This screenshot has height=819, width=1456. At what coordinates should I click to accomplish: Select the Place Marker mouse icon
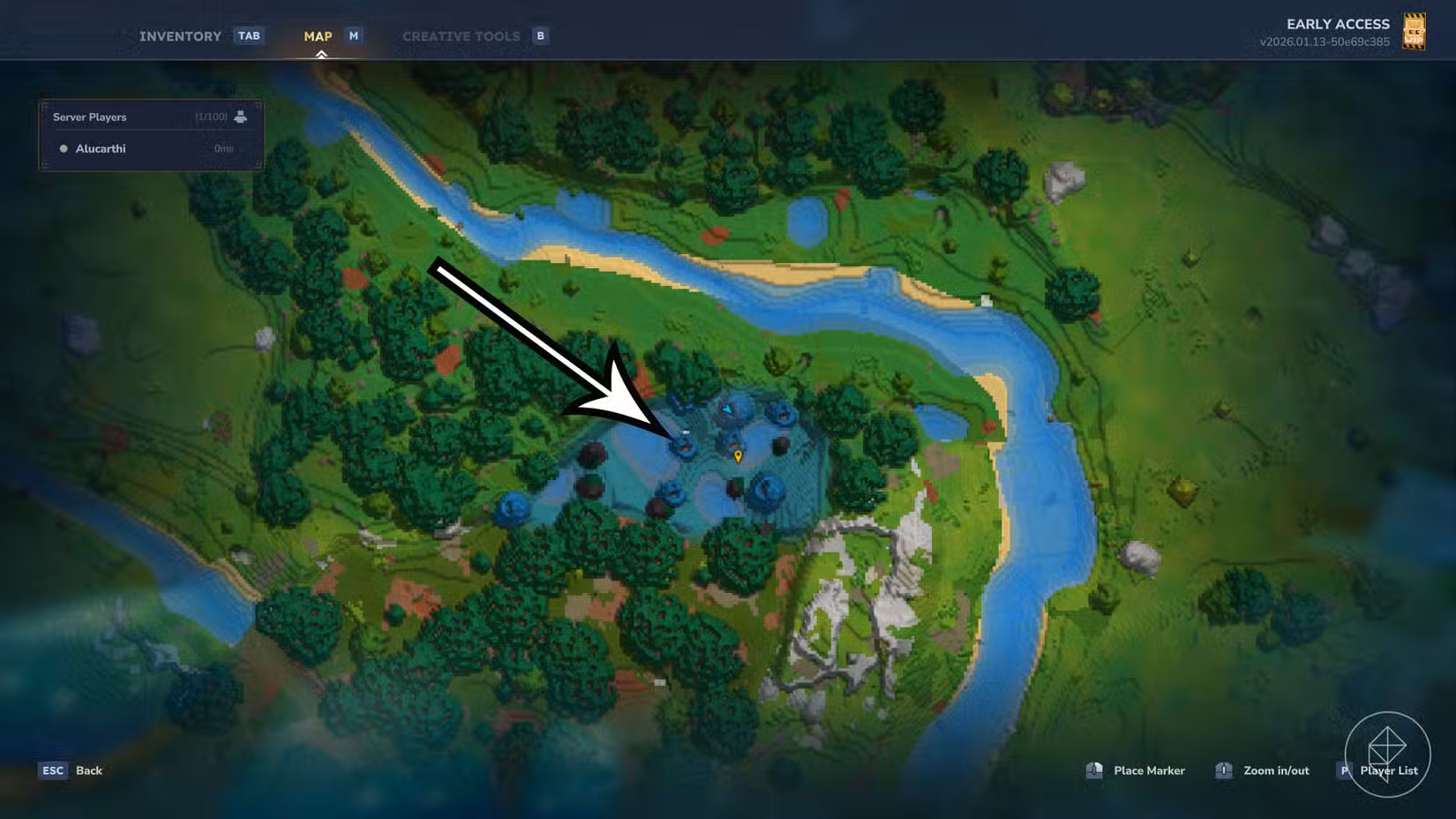1097,770
